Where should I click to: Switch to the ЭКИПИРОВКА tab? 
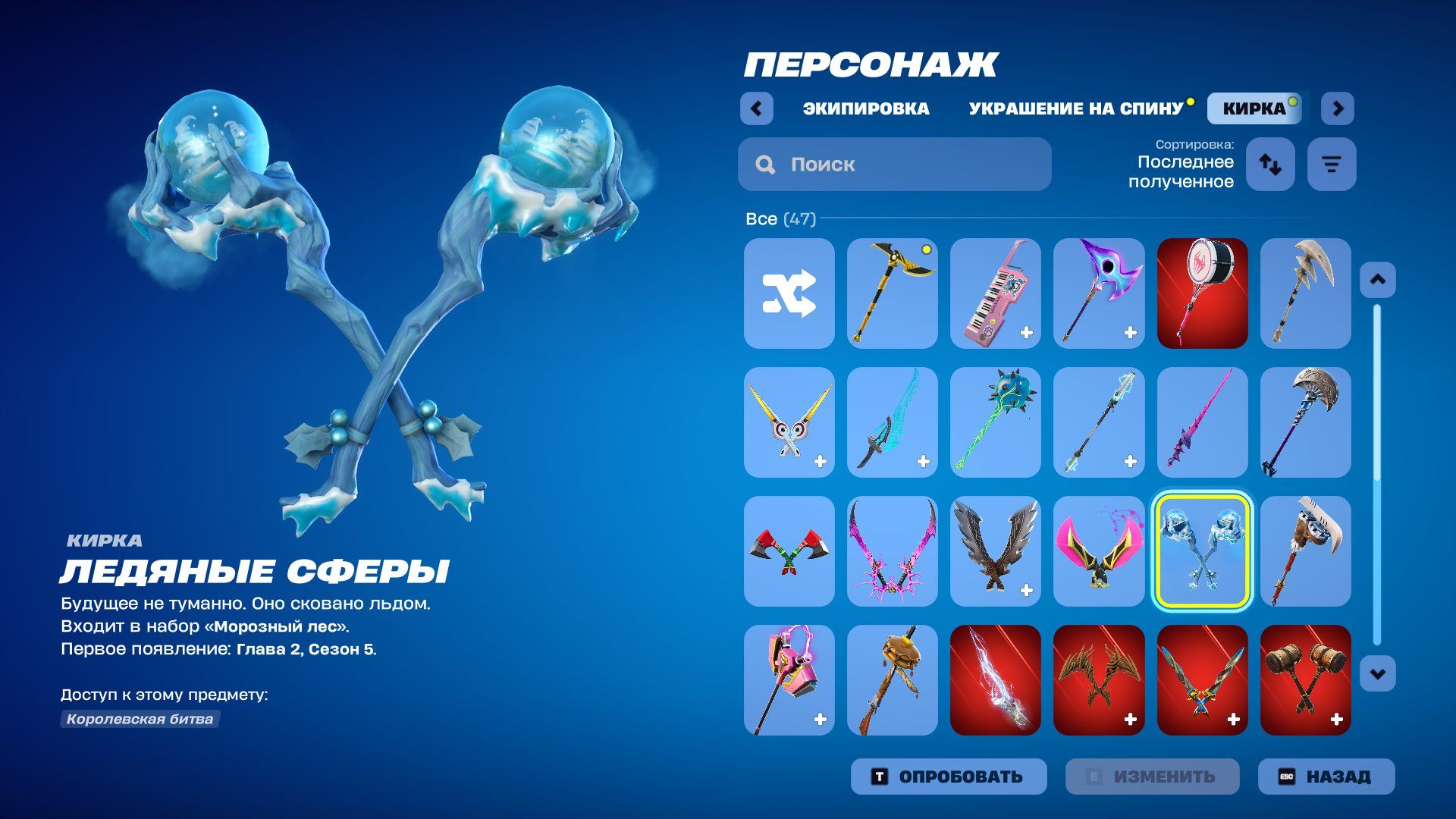[x=866, y=108]
